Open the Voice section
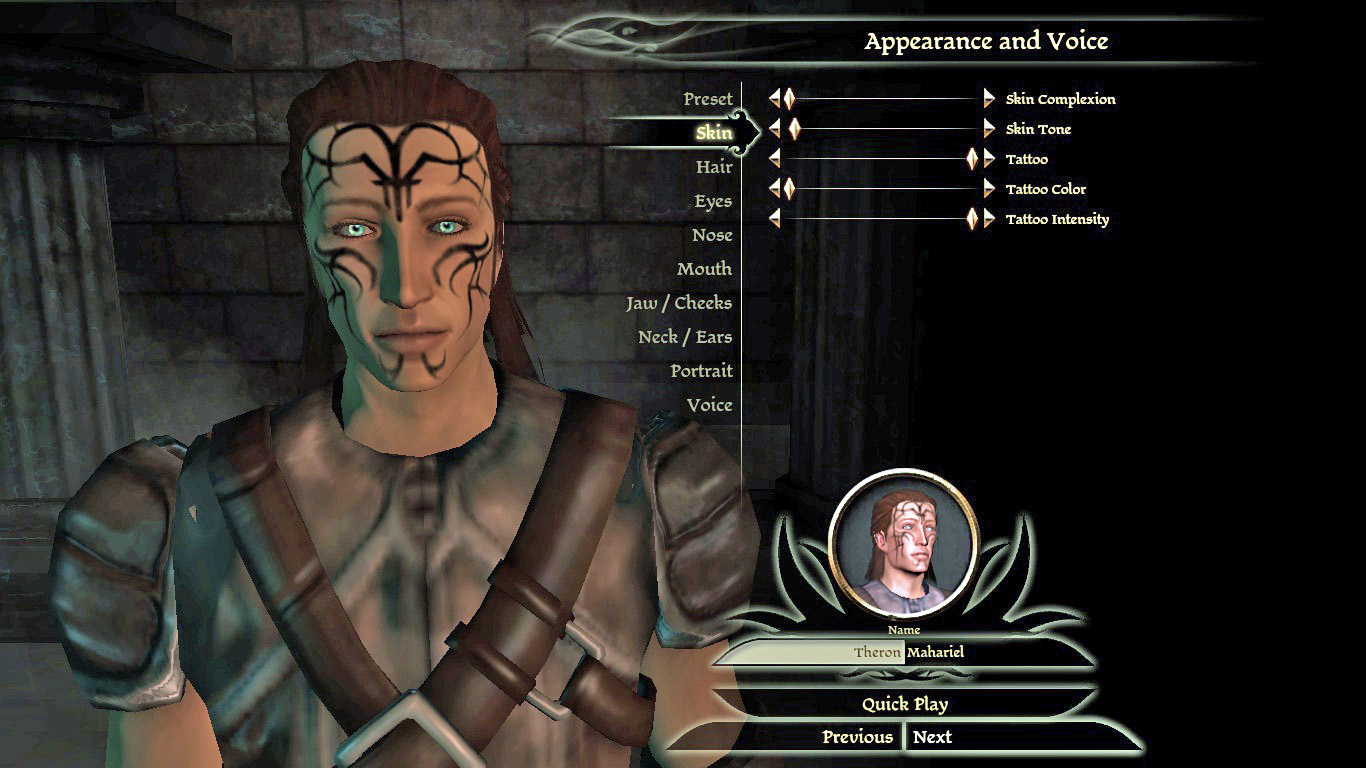1366x768 pixels. tap(709, 405)
